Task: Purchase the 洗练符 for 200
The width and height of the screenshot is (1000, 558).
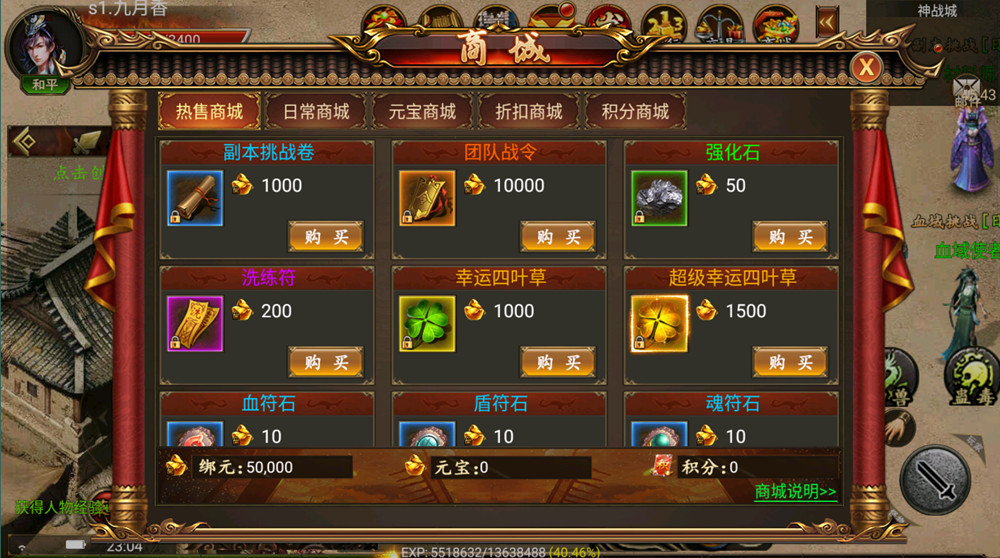Action: point(326,362)
